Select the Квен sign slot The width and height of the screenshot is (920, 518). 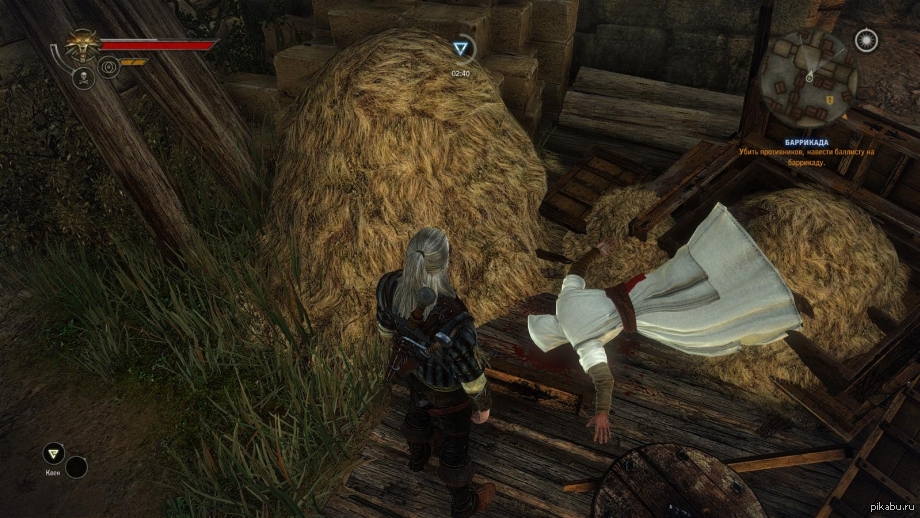pyautogui.click(x=53, y=453)
